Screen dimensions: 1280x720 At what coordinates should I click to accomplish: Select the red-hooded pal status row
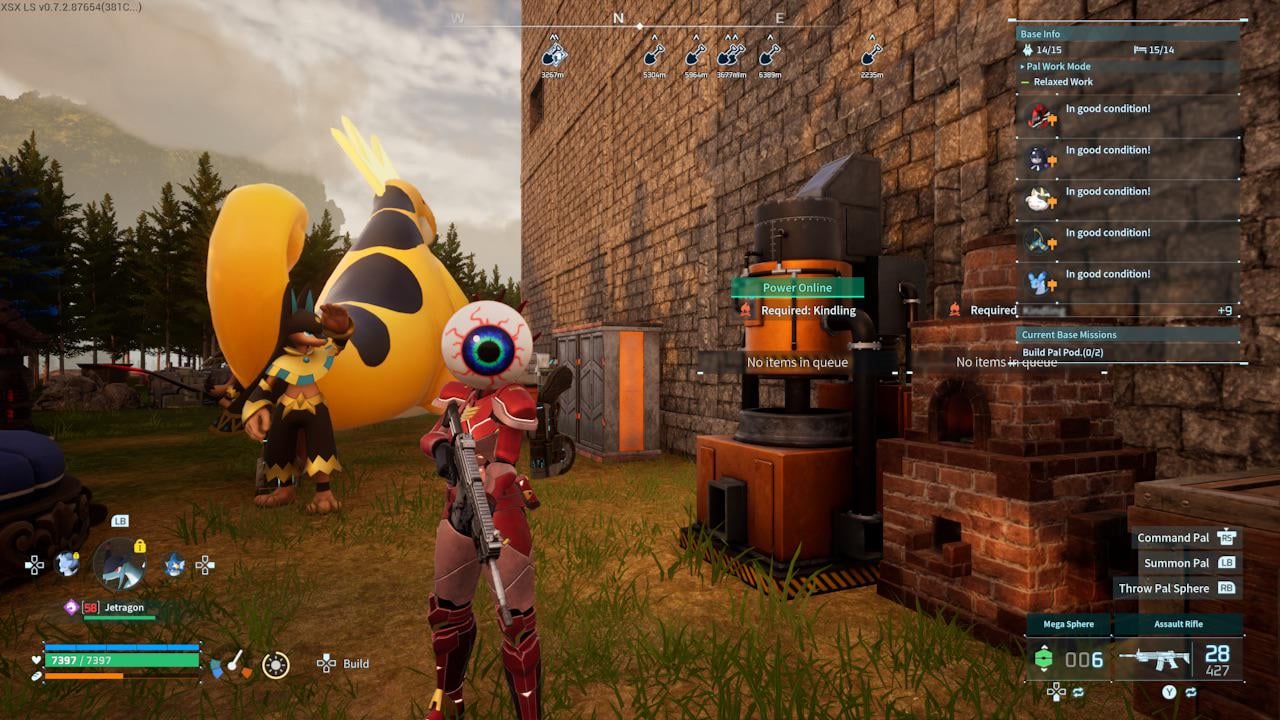click(x=1128, y=117)
